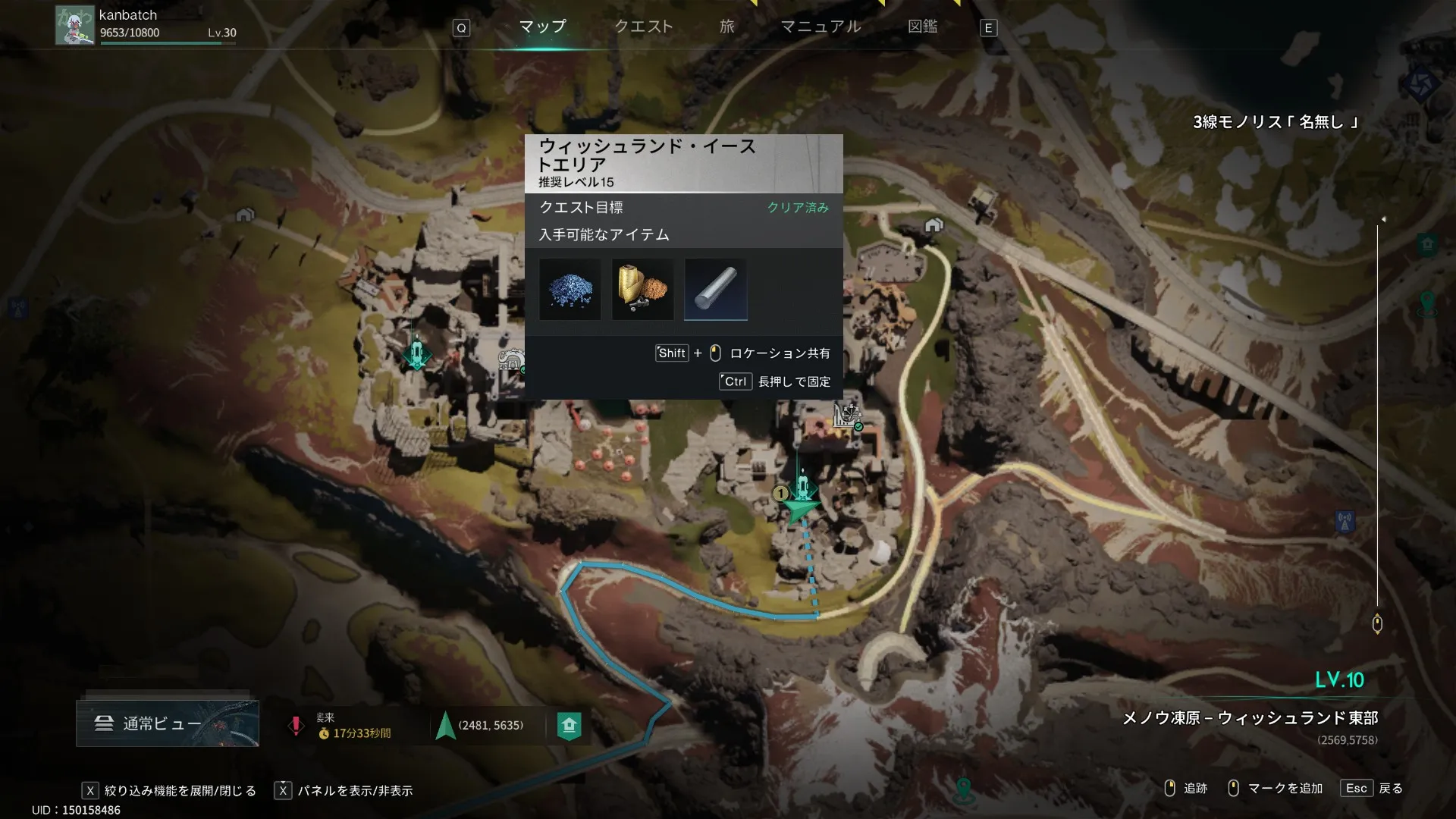The width and height of the screenshot is (1456, 819).
Task: Show the 図鑑 tab
Action: 922,27
